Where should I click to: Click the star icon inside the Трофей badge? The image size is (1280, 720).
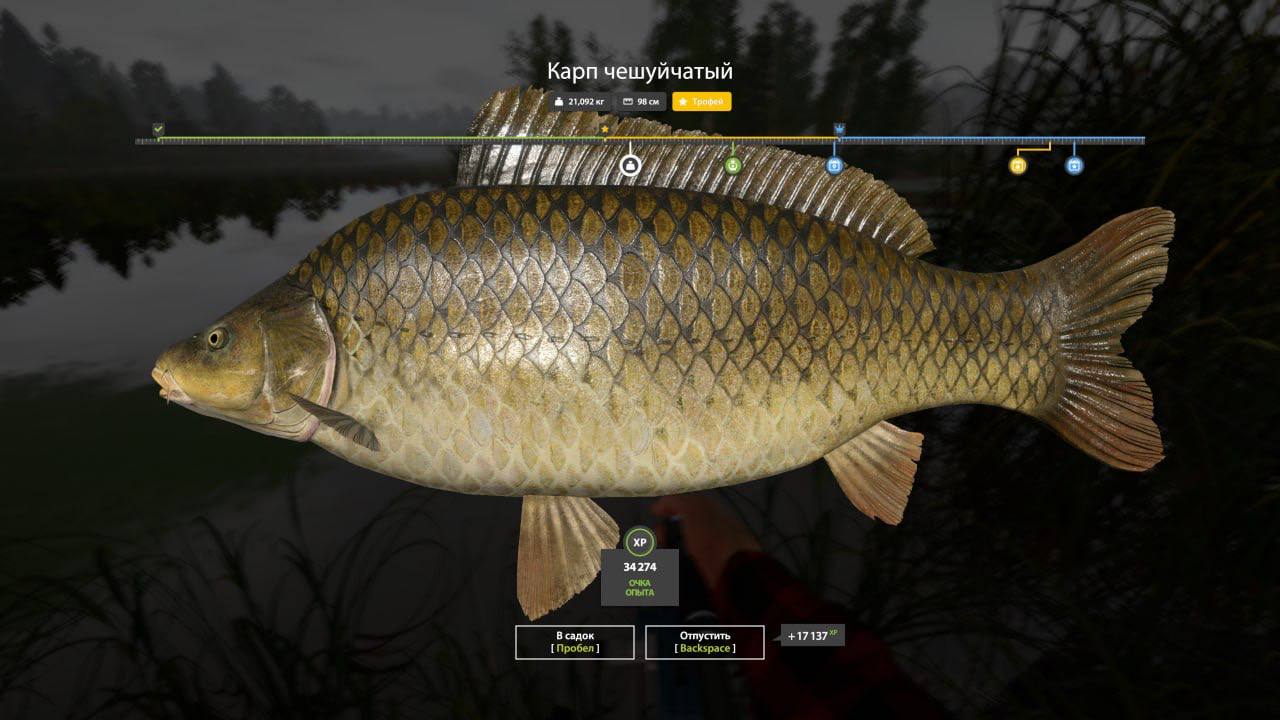click(683, 101)
